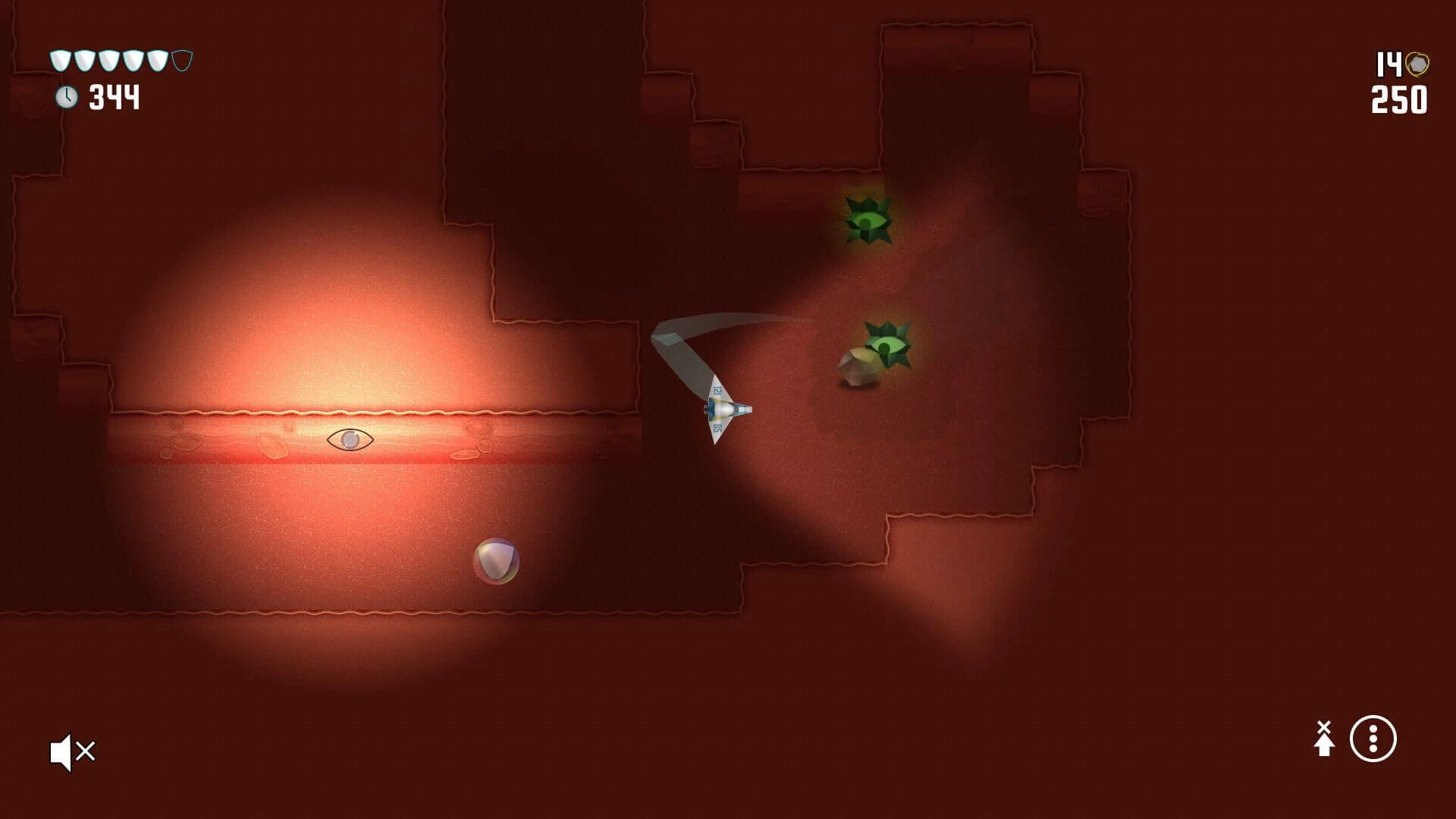Click the empty sixth shield outline

click(x=181, y=61)
